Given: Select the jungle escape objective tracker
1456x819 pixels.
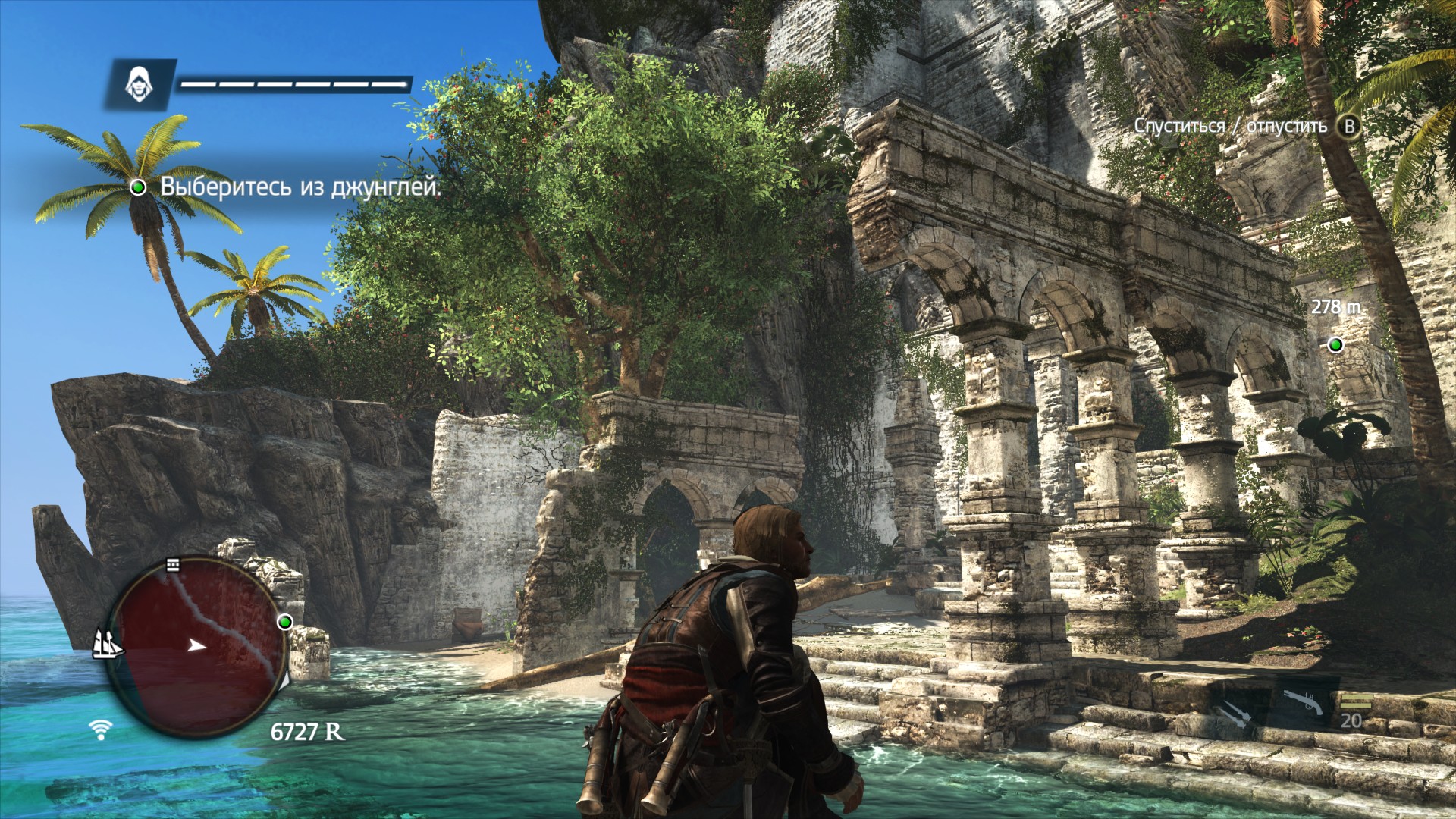Looking at the screenshot, I should 288,187.
